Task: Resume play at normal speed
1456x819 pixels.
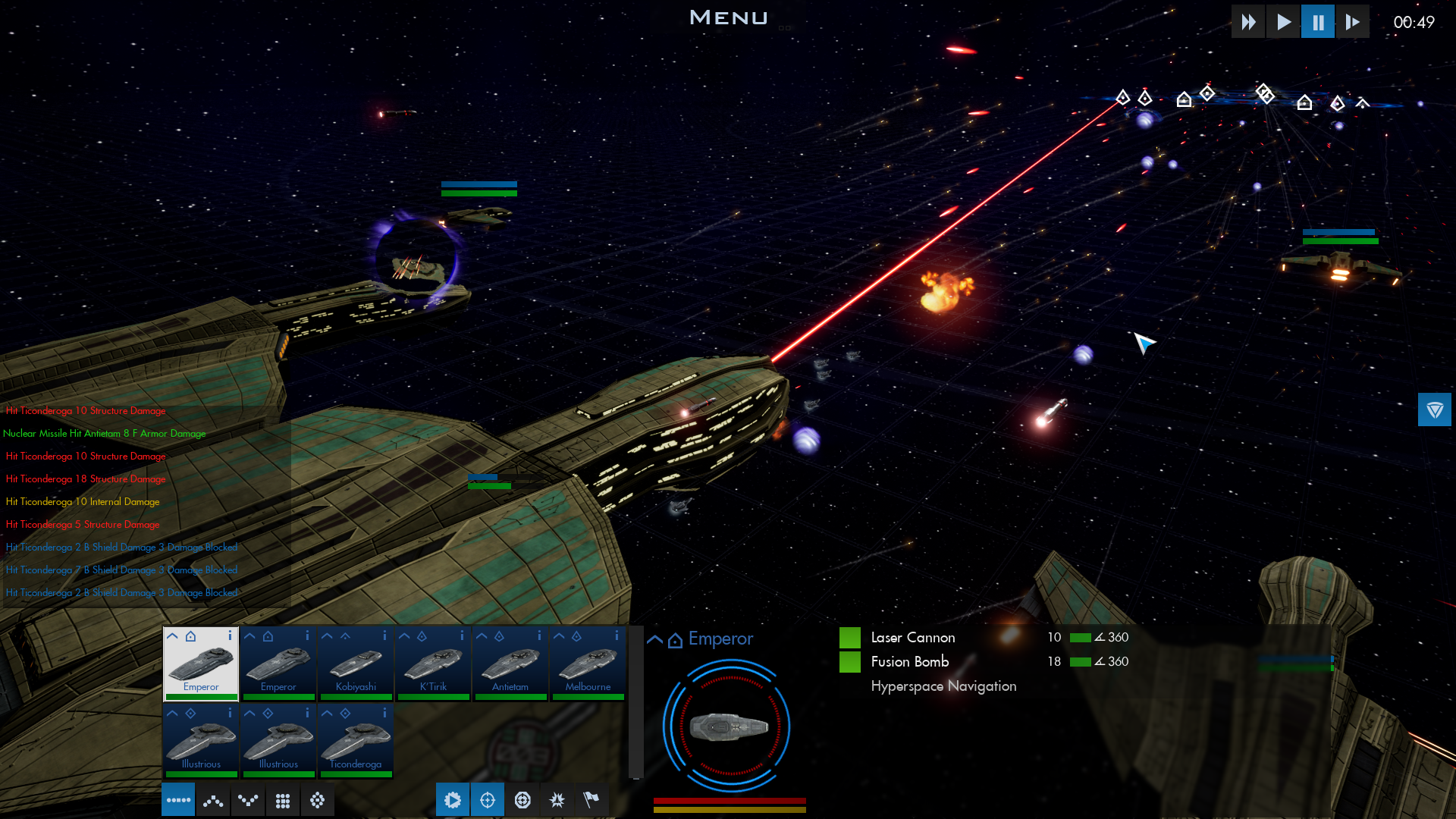Action: tap(1283, 22)
